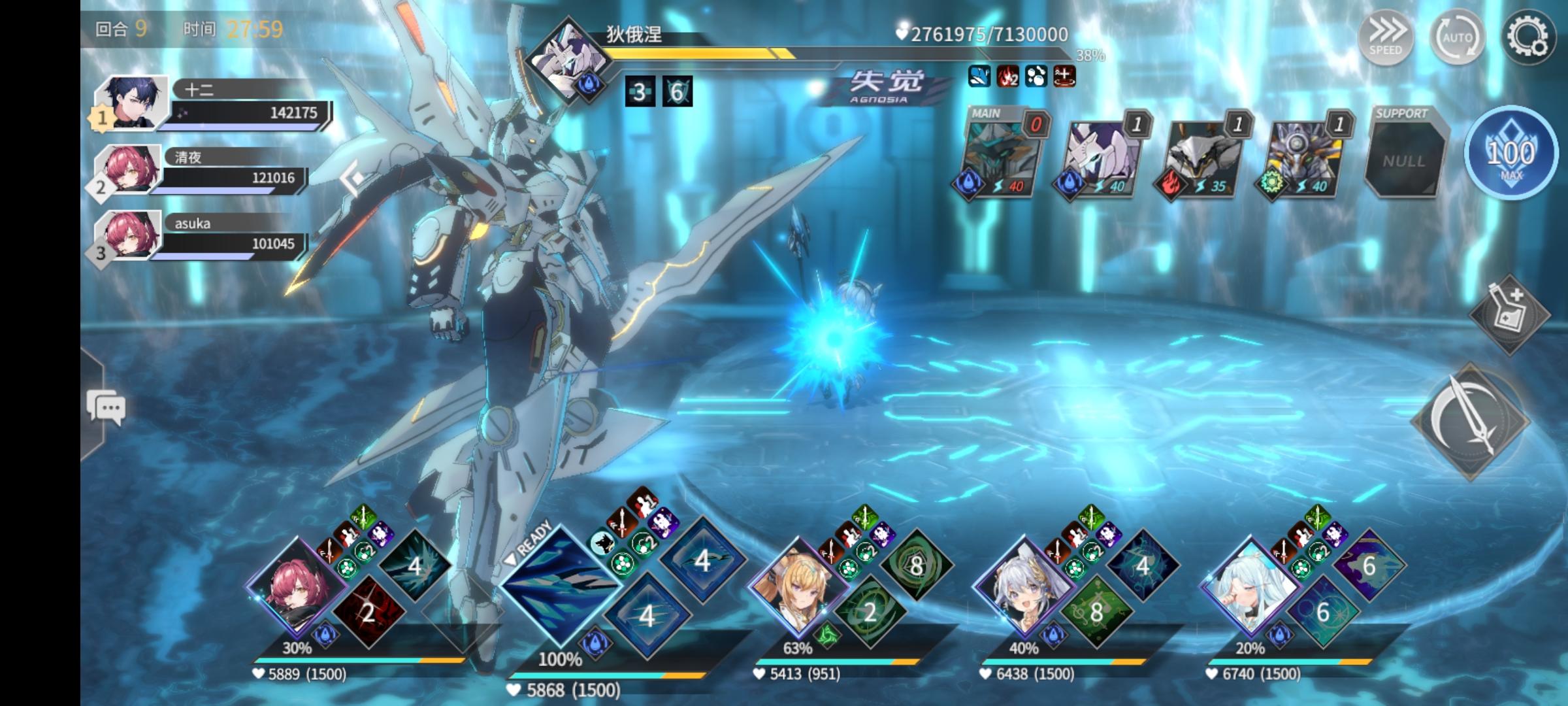Open the chat speech bubble panel
The image size is (1568, 706).
point(106,408)
